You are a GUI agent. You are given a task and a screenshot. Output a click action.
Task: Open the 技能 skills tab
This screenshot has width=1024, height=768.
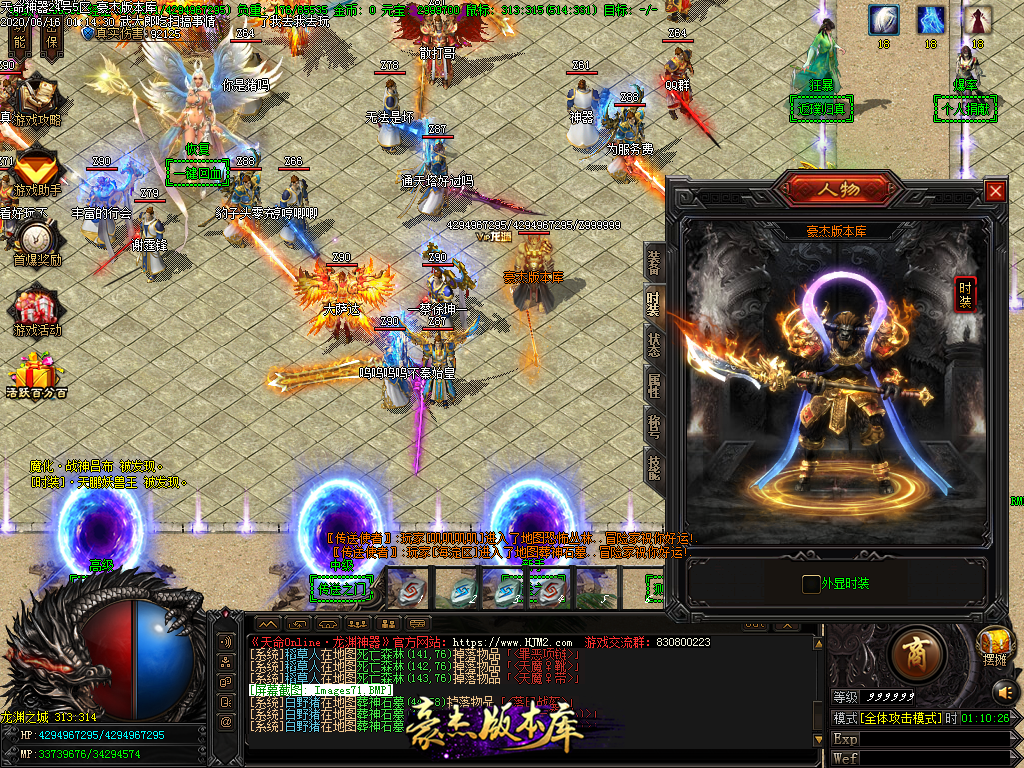654,467
